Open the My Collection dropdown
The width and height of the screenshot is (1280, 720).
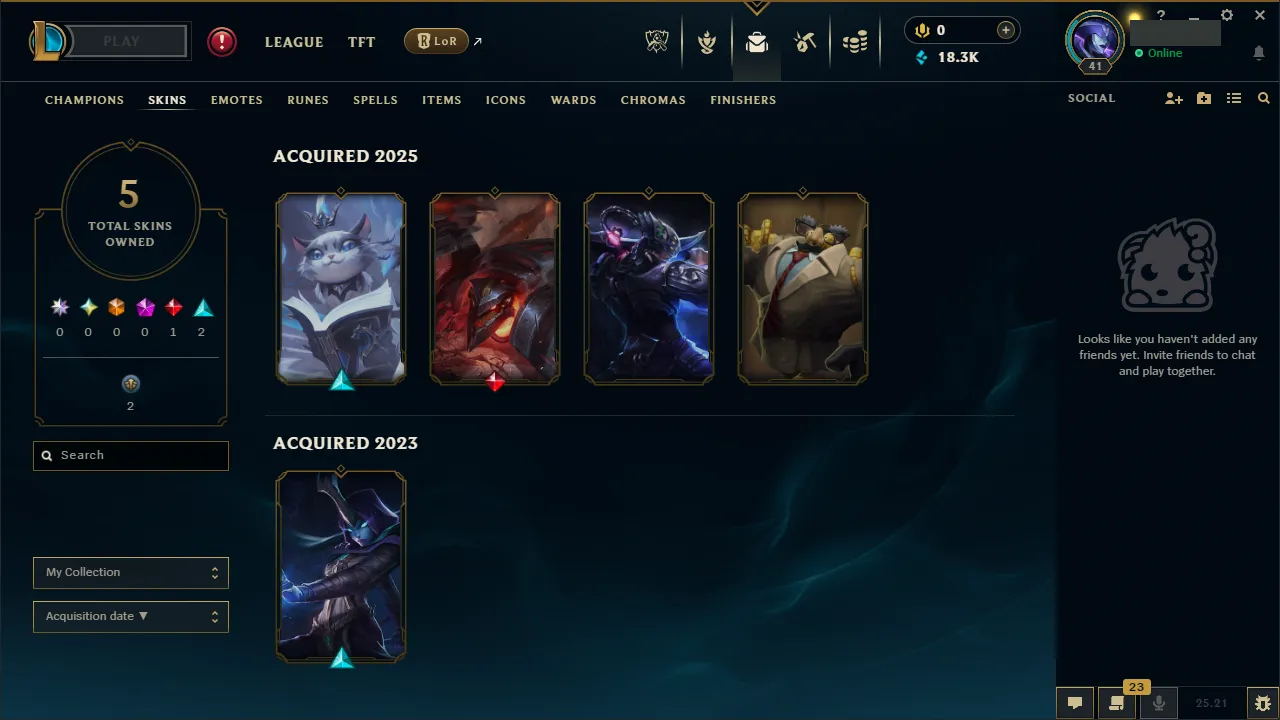[x=130, y=572]
